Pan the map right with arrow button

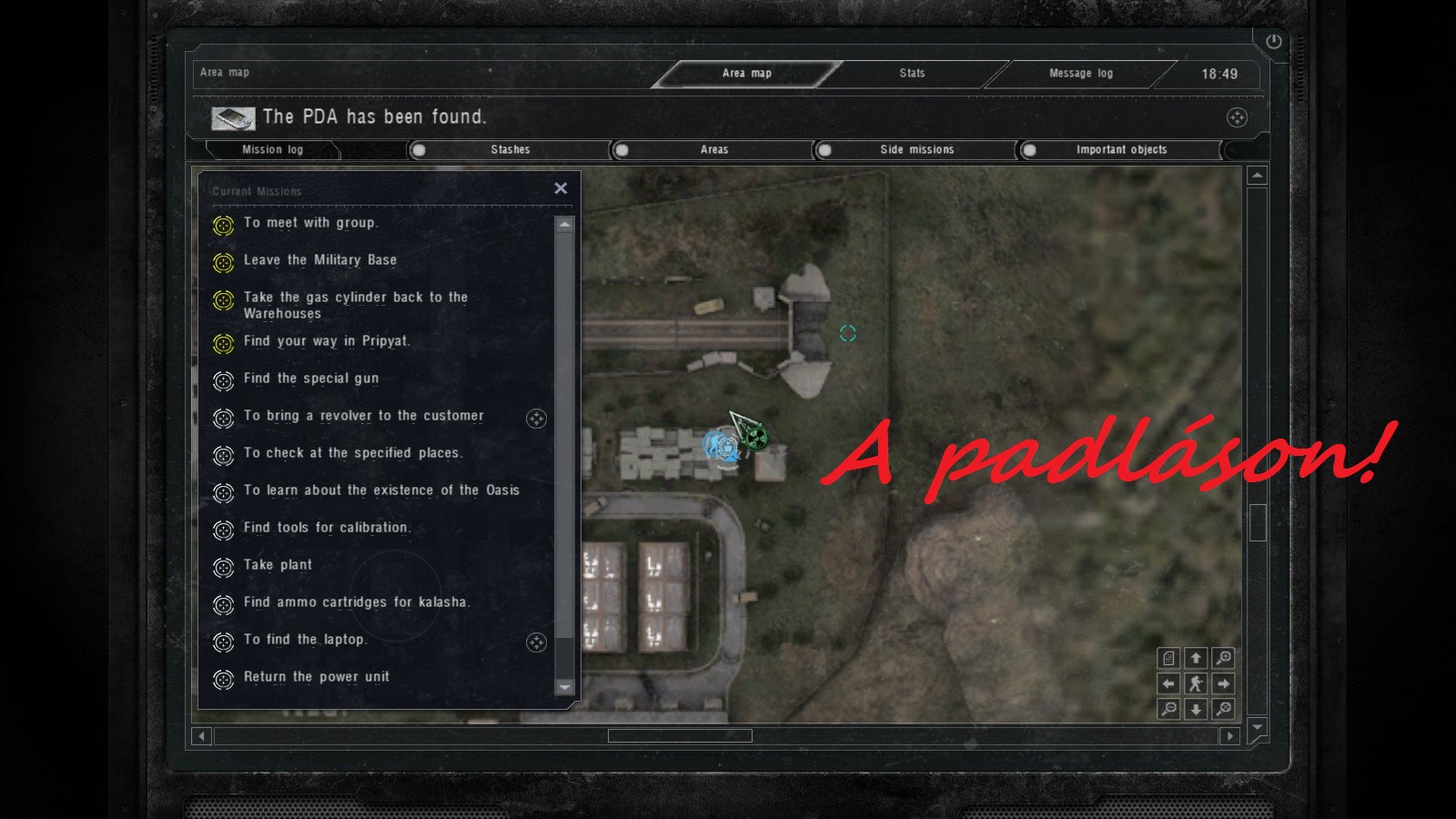pos(1224,683)
